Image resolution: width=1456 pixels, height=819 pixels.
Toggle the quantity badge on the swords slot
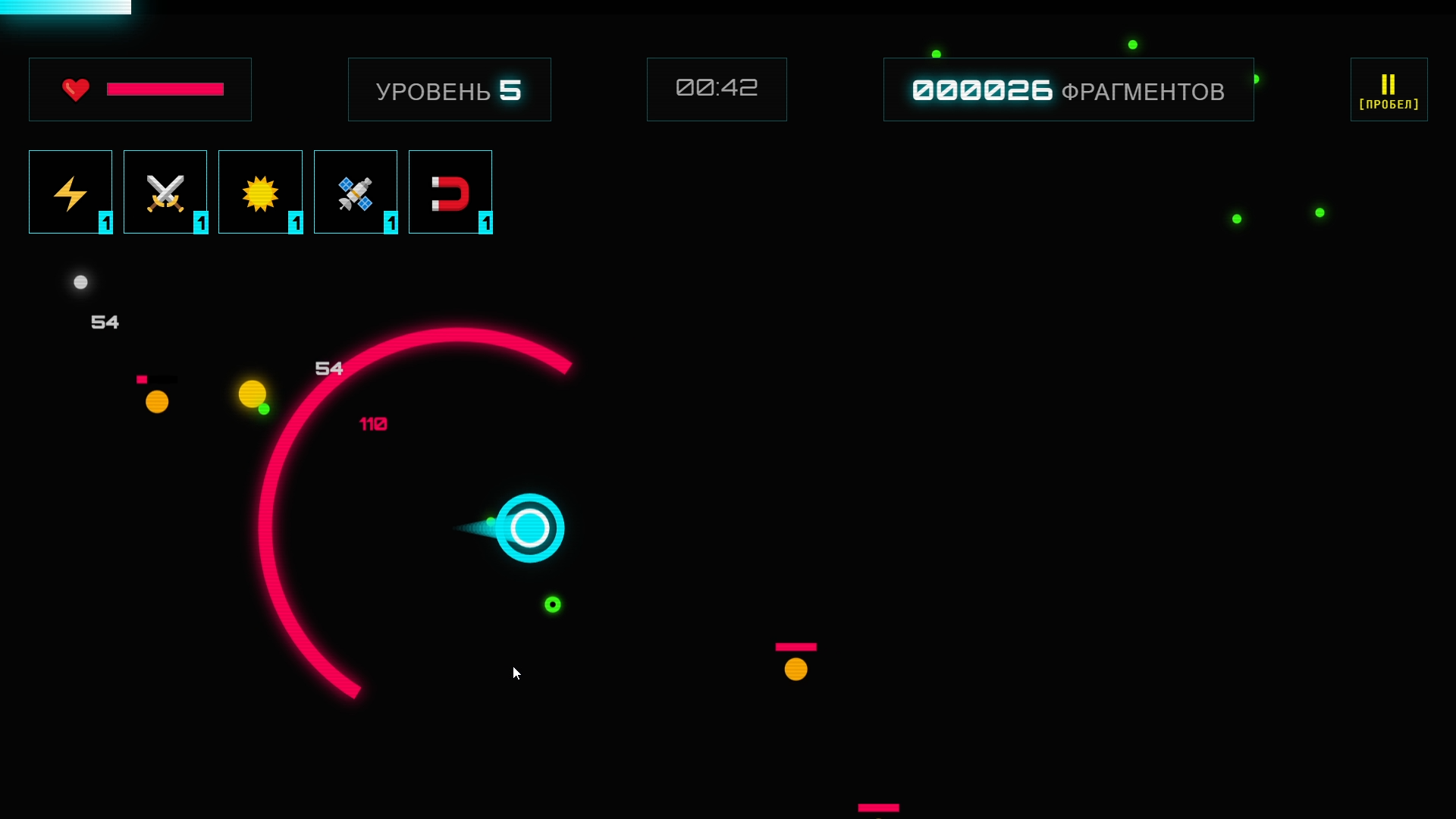coord(201,224)
